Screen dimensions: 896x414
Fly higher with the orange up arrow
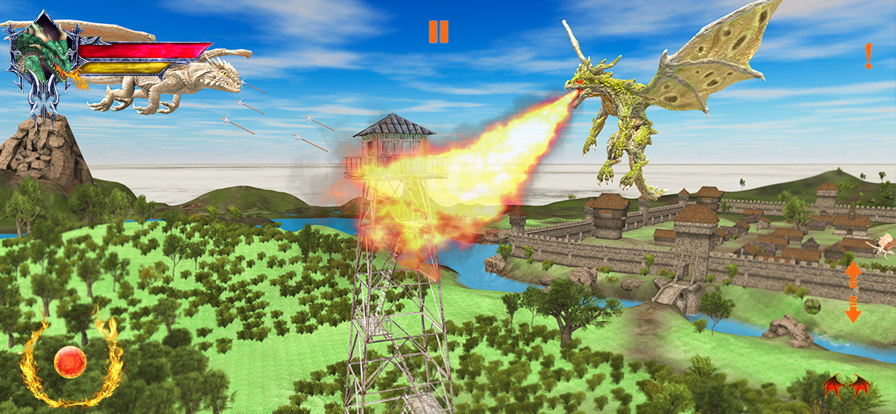click(x=853, y=273)
